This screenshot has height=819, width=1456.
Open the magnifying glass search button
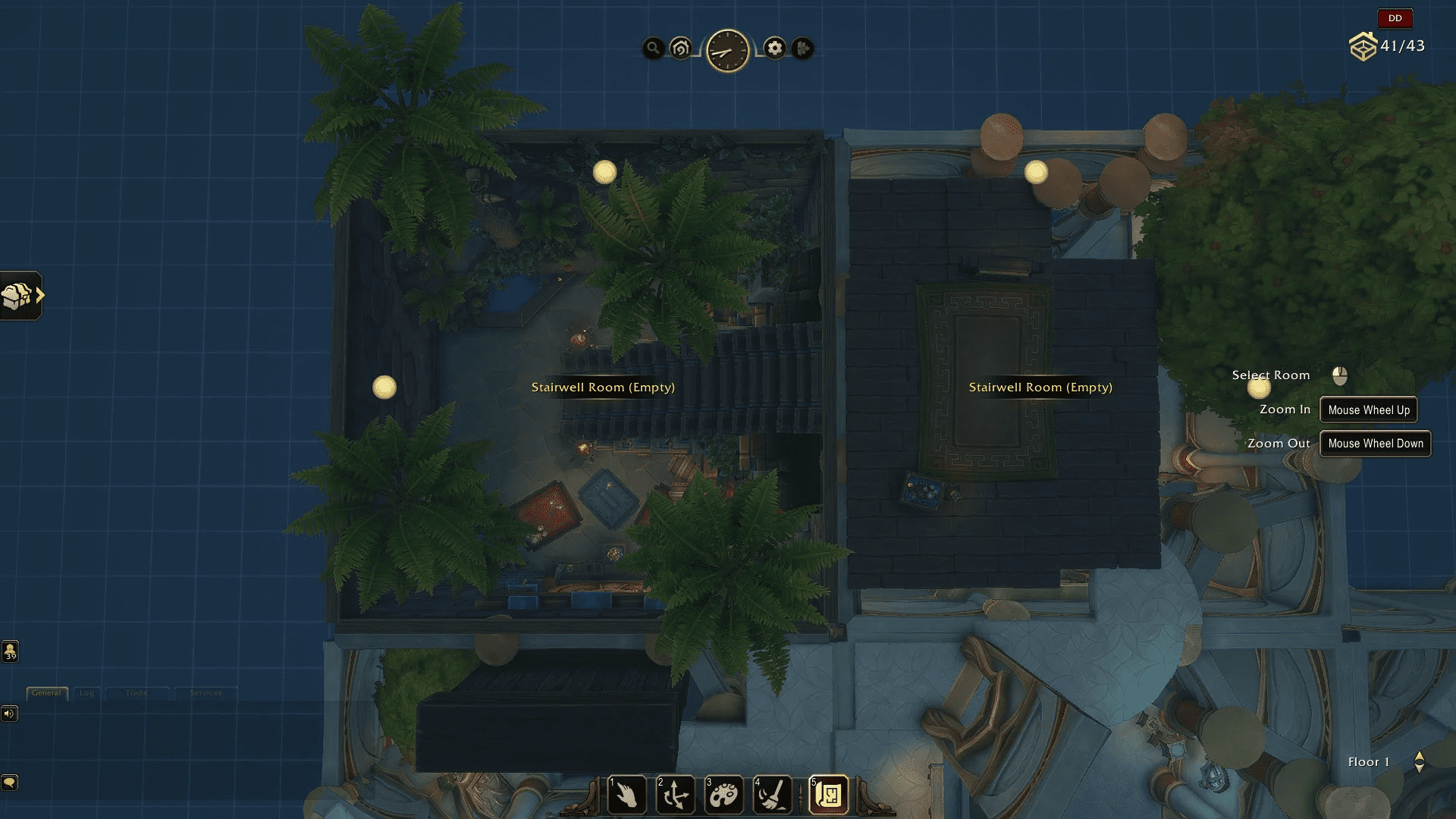point(653,49)
